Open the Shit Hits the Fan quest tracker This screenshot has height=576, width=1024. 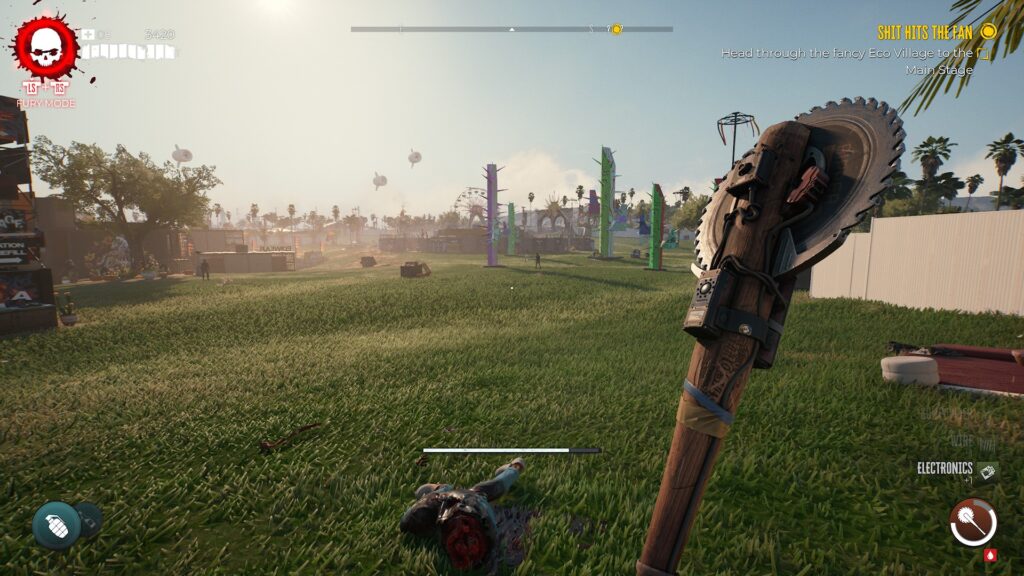click(924, 32)
